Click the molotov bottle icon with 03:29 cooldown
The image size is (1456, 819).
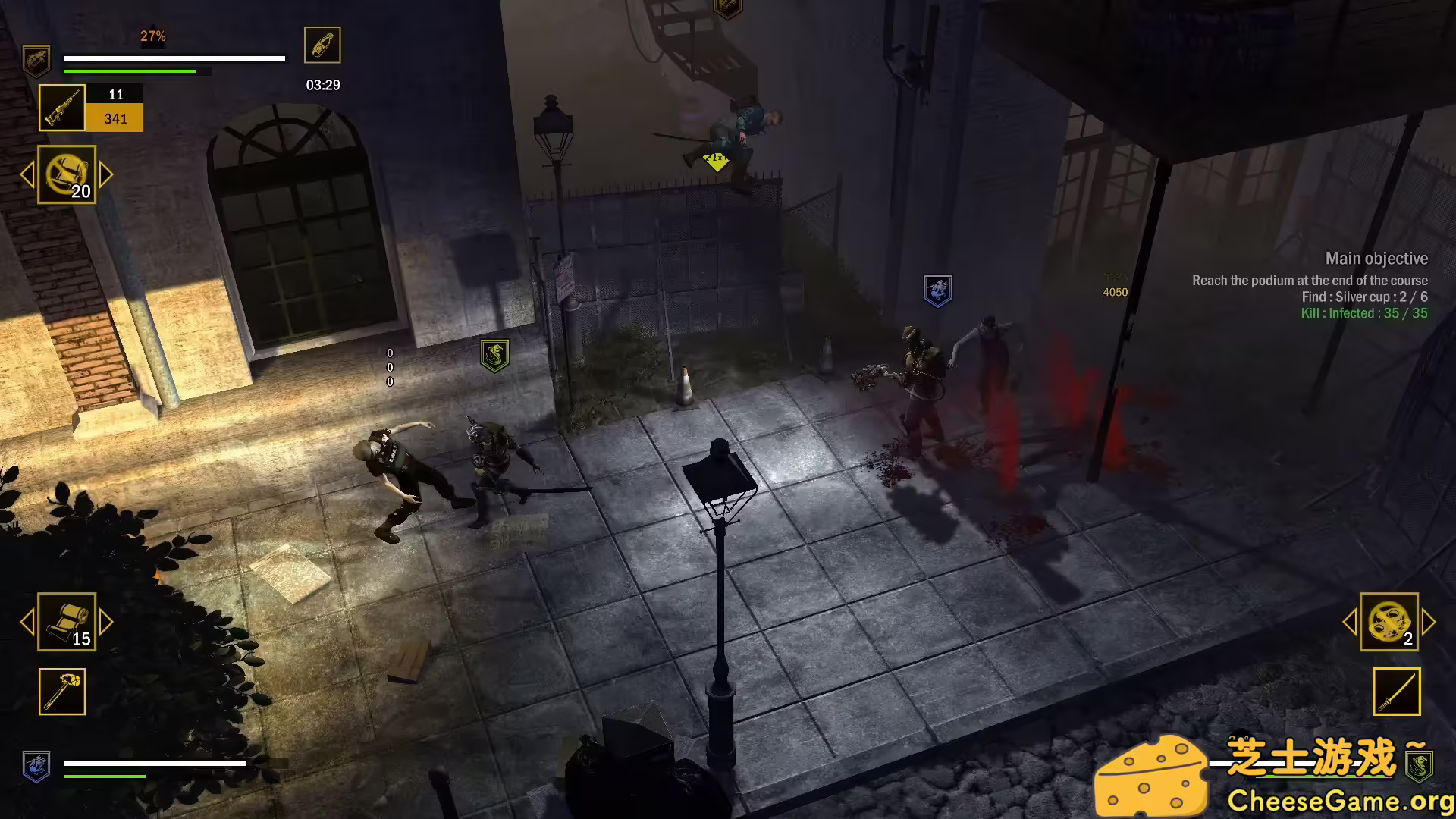click(322, 45)
